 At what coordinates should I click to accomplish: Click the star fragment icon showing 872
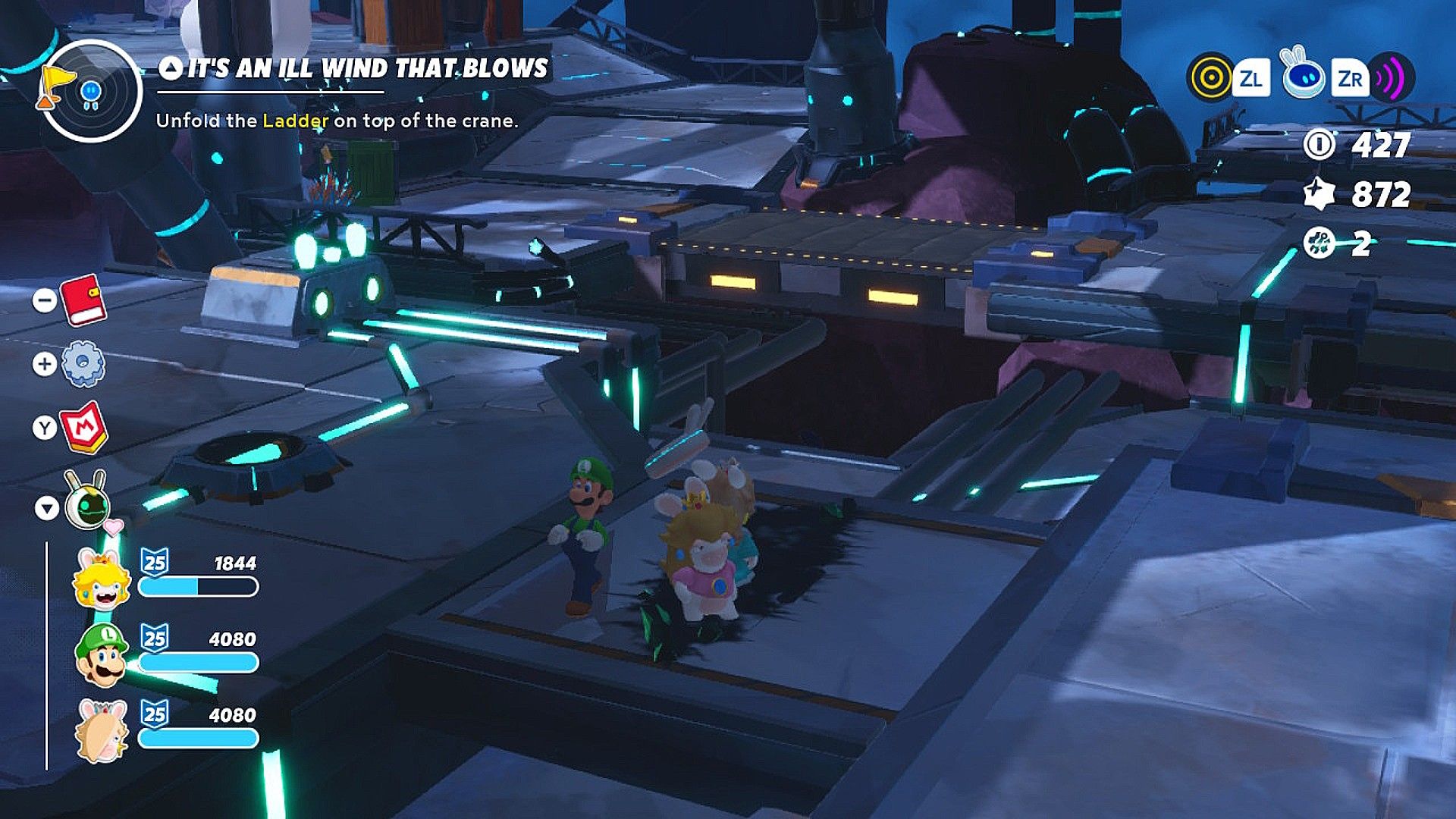pos(1319,195)
